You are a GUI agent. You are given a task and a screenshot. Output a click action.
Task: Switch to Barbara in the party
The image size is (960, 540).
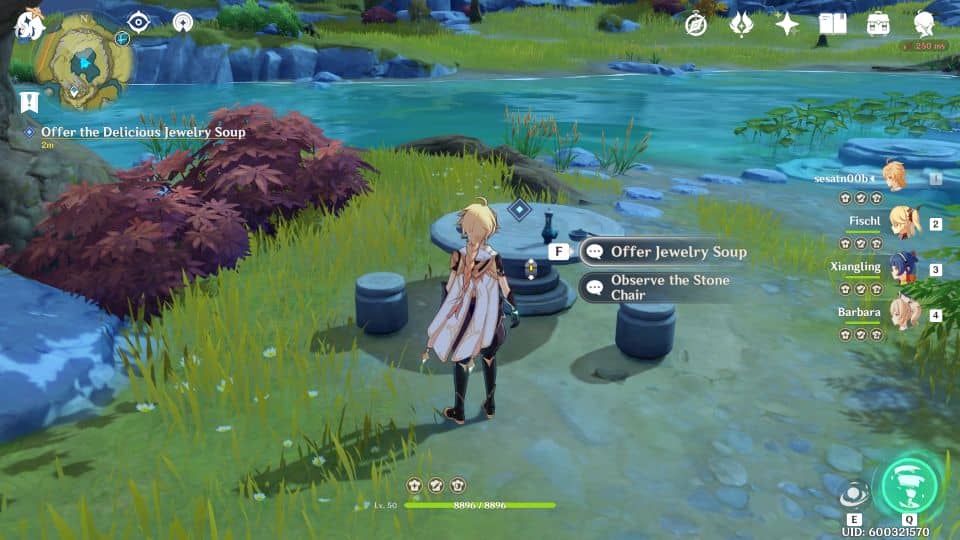pyautogui.click(x=906, y=313)
